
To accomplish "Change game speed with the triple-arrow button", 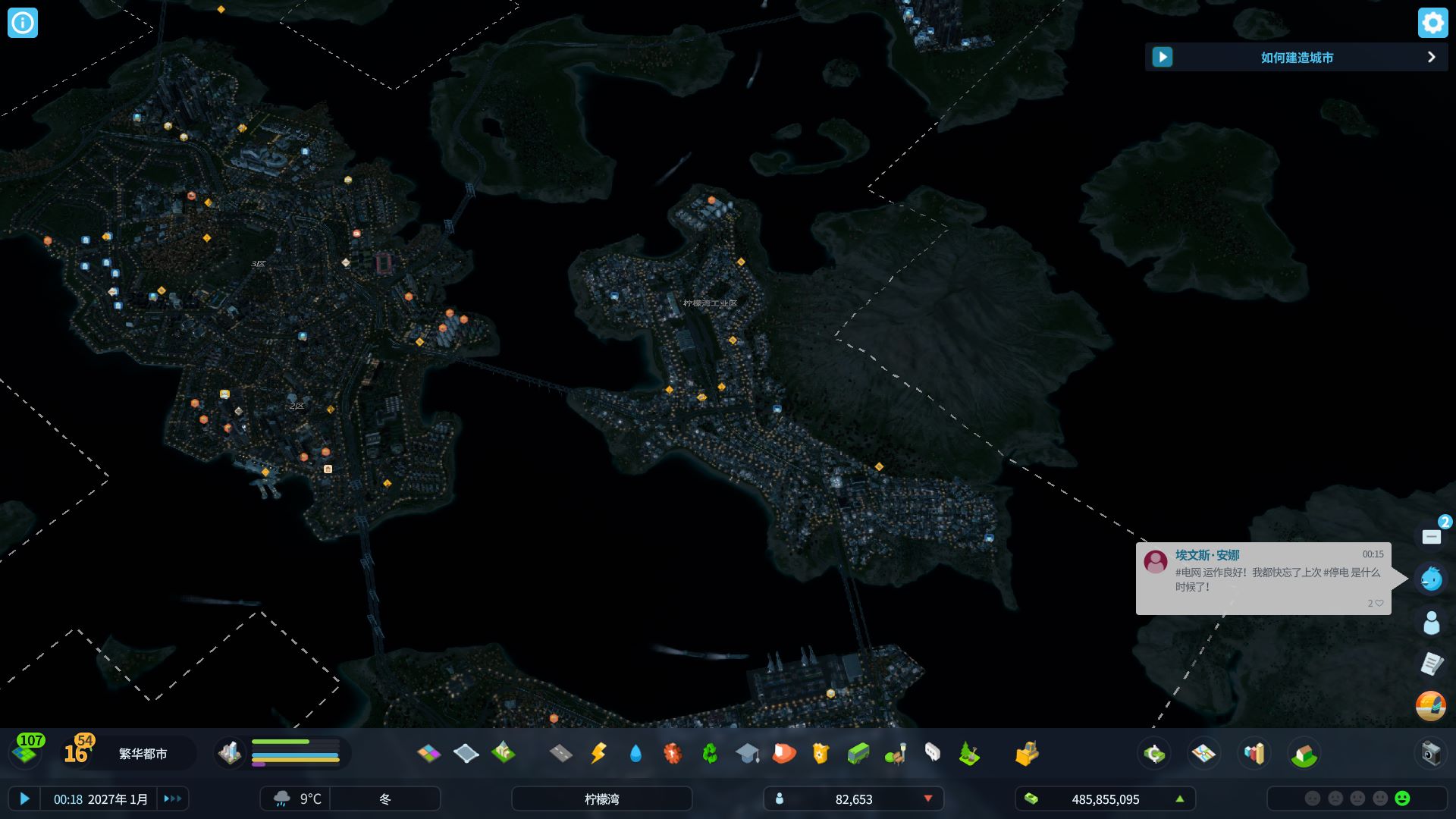I will (173, 799).
